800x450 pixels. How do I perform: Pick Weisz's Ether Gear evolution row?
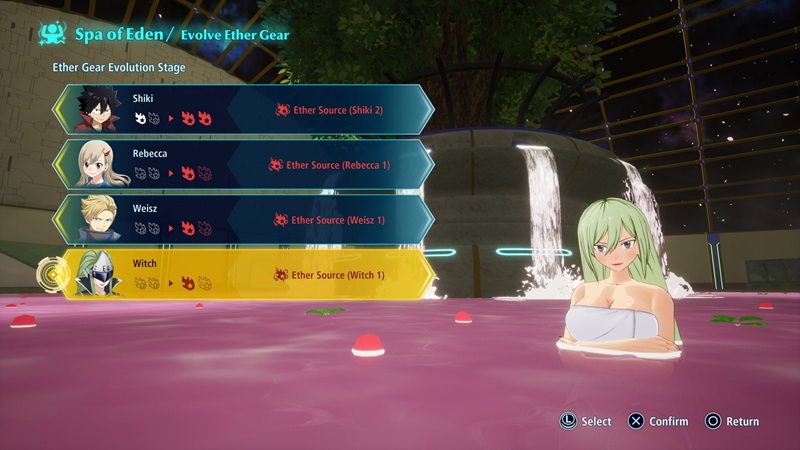click(x=245, y=219)
